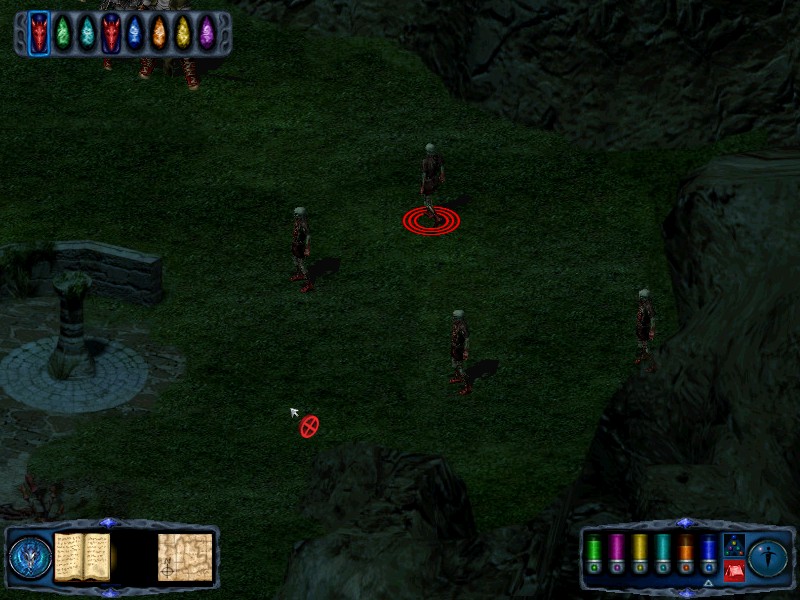Open the party formation triangle icon
The width and height of the screenshot is (800, 600).
735,546
